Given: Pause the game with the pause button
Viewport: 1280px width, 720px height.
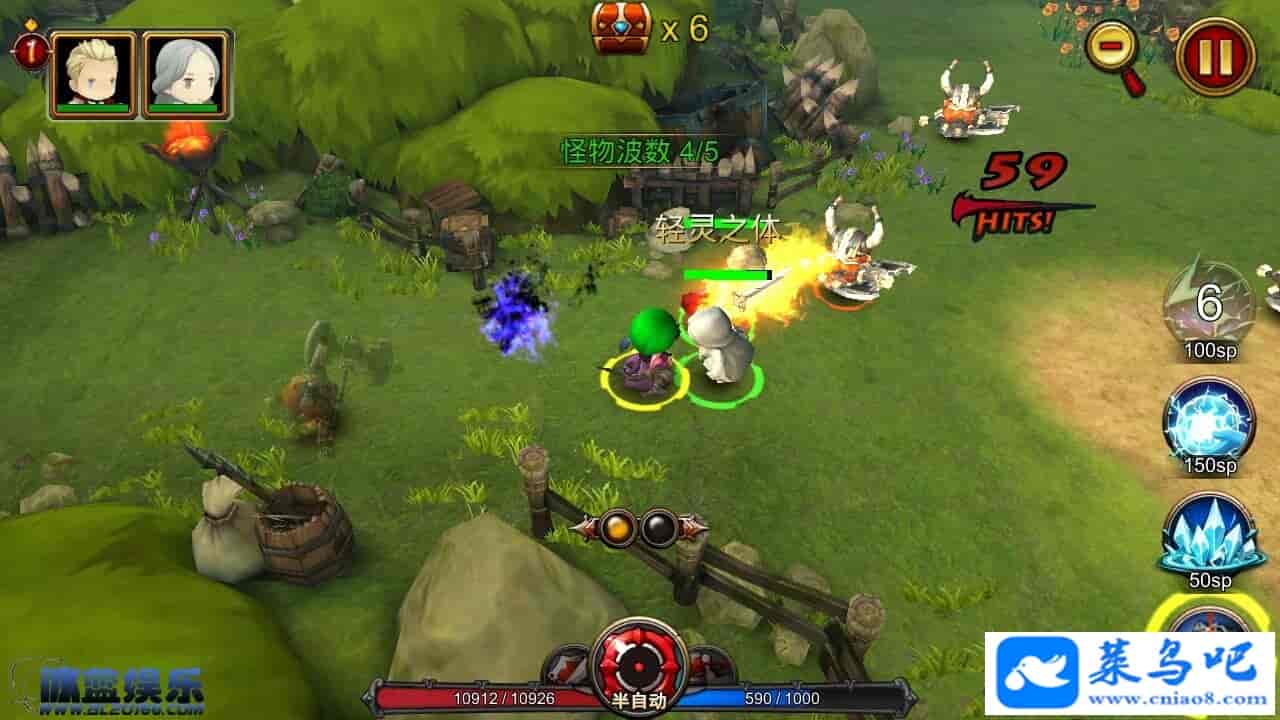Looking at the screenshot, I should 1215,57.
